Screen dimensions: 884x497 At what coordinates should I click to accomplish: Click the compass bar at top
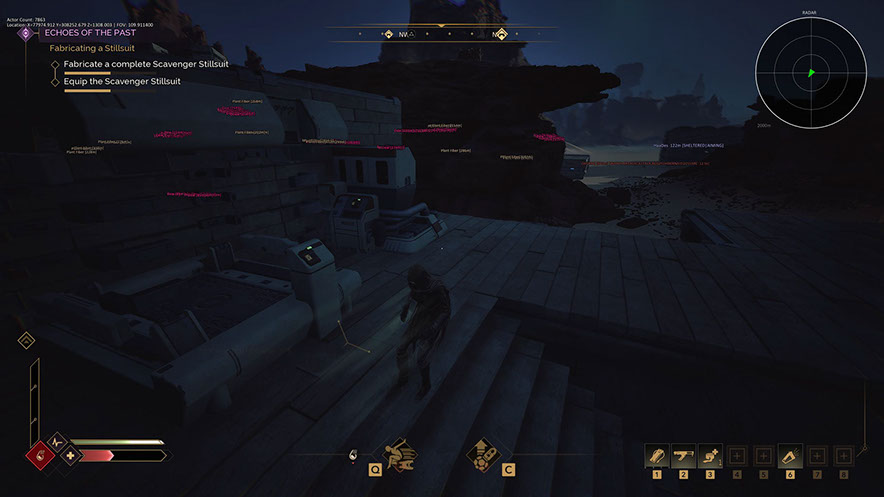[444, 34]
